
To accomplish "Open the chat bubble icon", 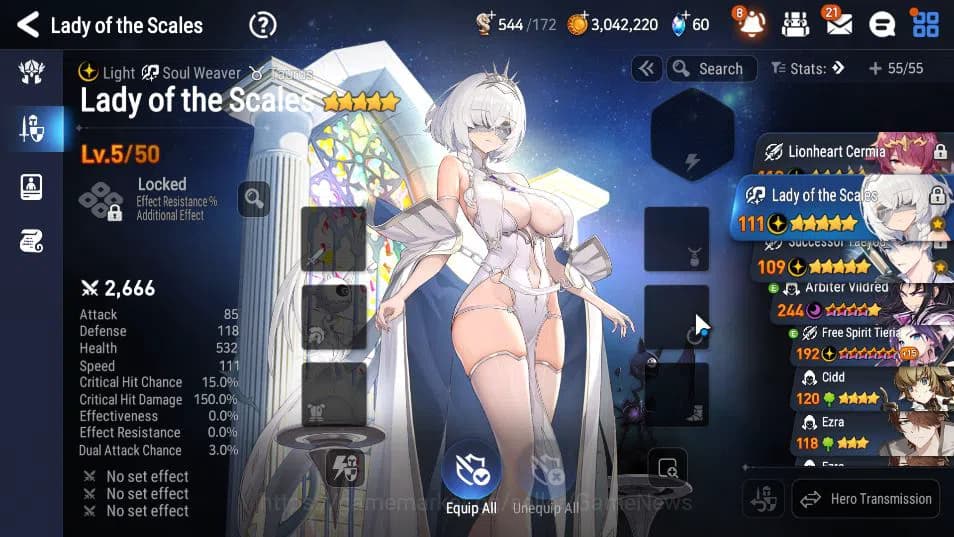I will pos(882,24).
